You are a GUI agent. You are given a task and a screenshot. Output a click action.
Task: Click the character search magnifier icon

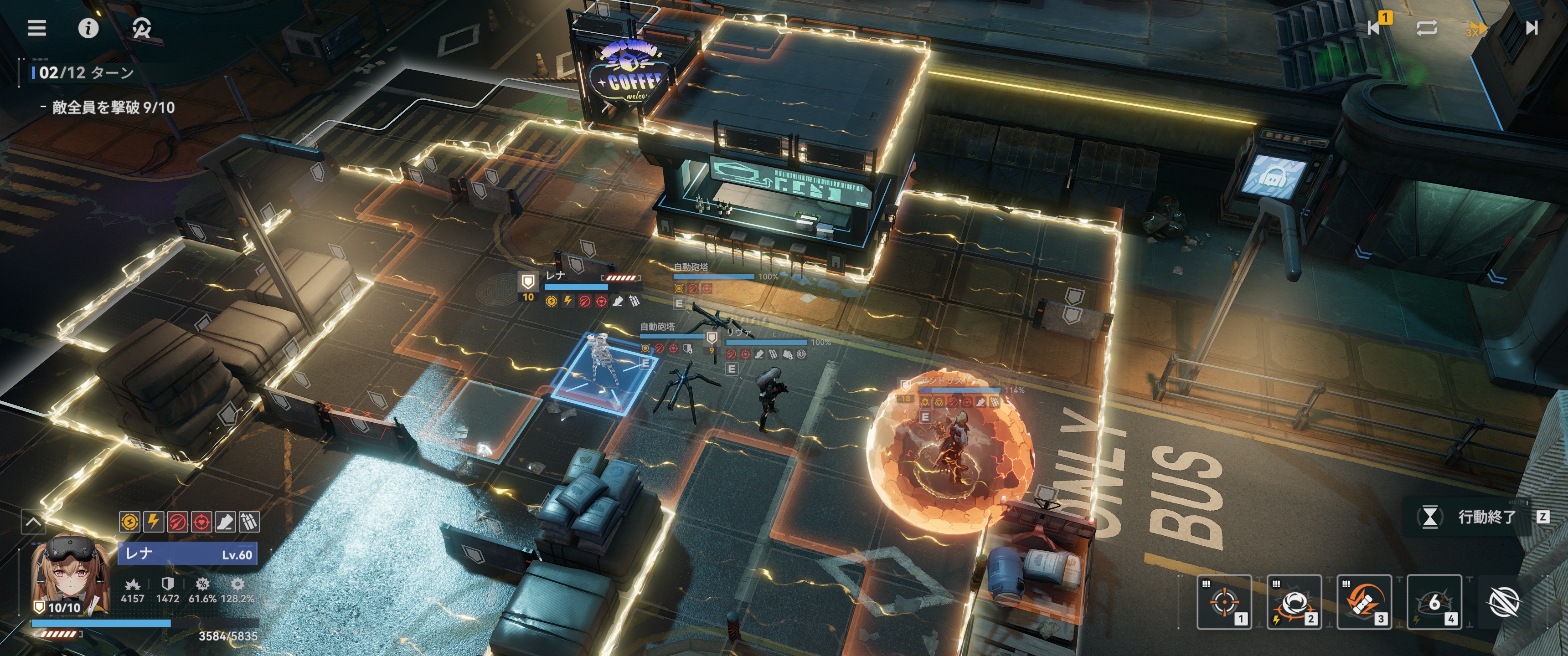coord(141,28)
